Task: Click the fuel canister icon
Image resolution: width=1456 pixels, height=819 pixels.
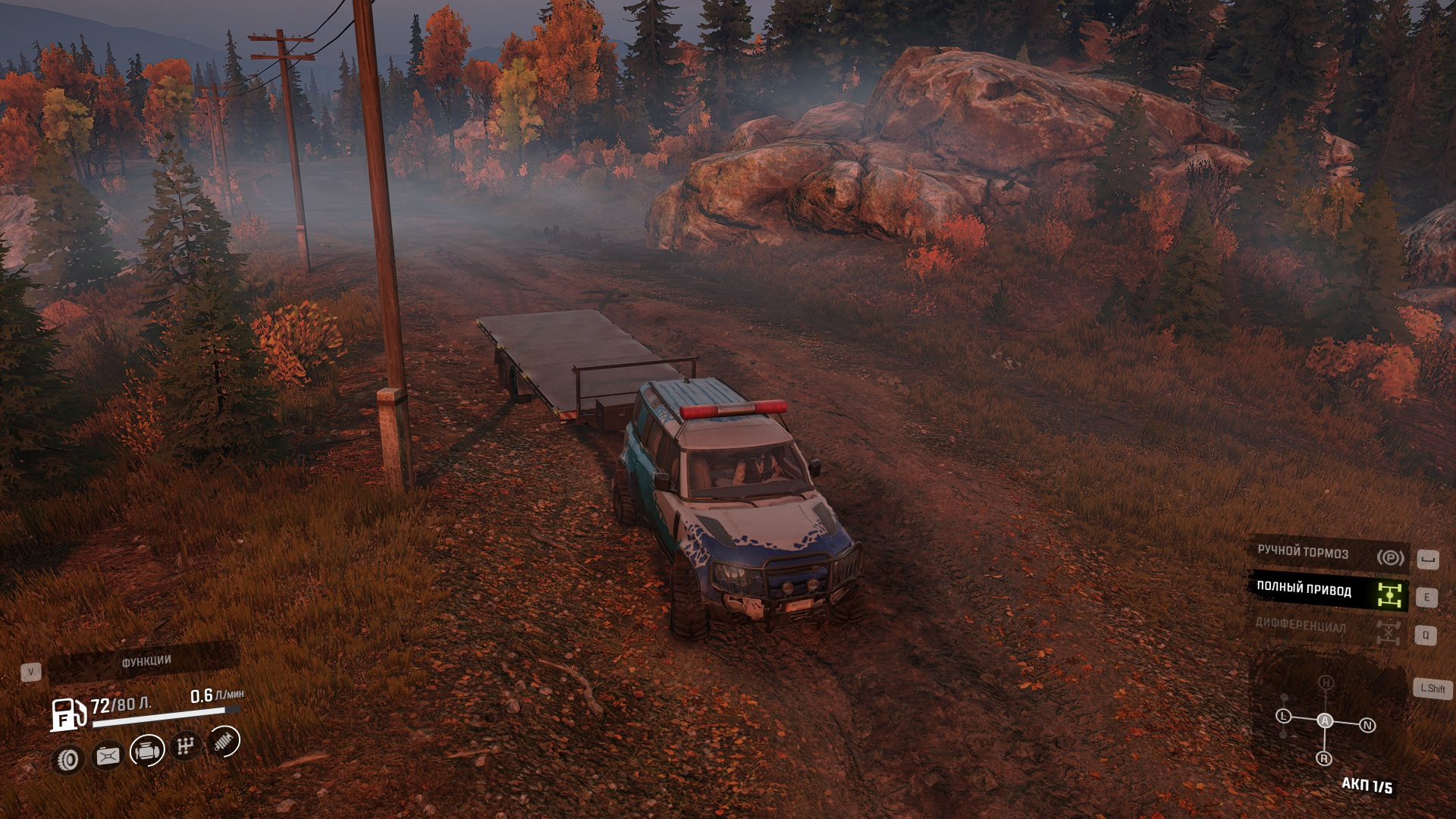Action: 108,755
